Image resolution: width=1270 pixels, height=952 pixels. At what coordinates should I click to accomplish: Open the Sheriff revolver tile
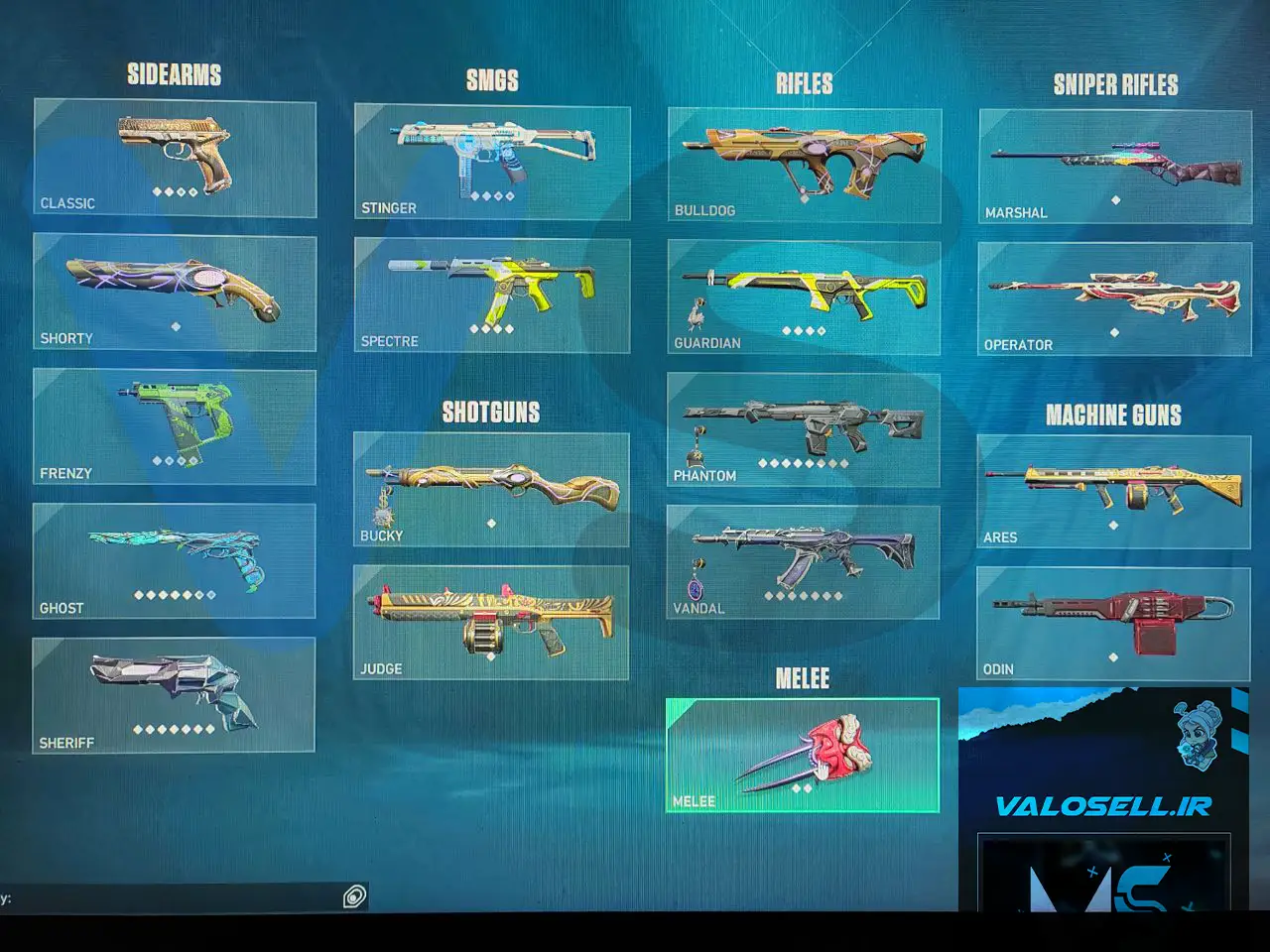point(175,695)
